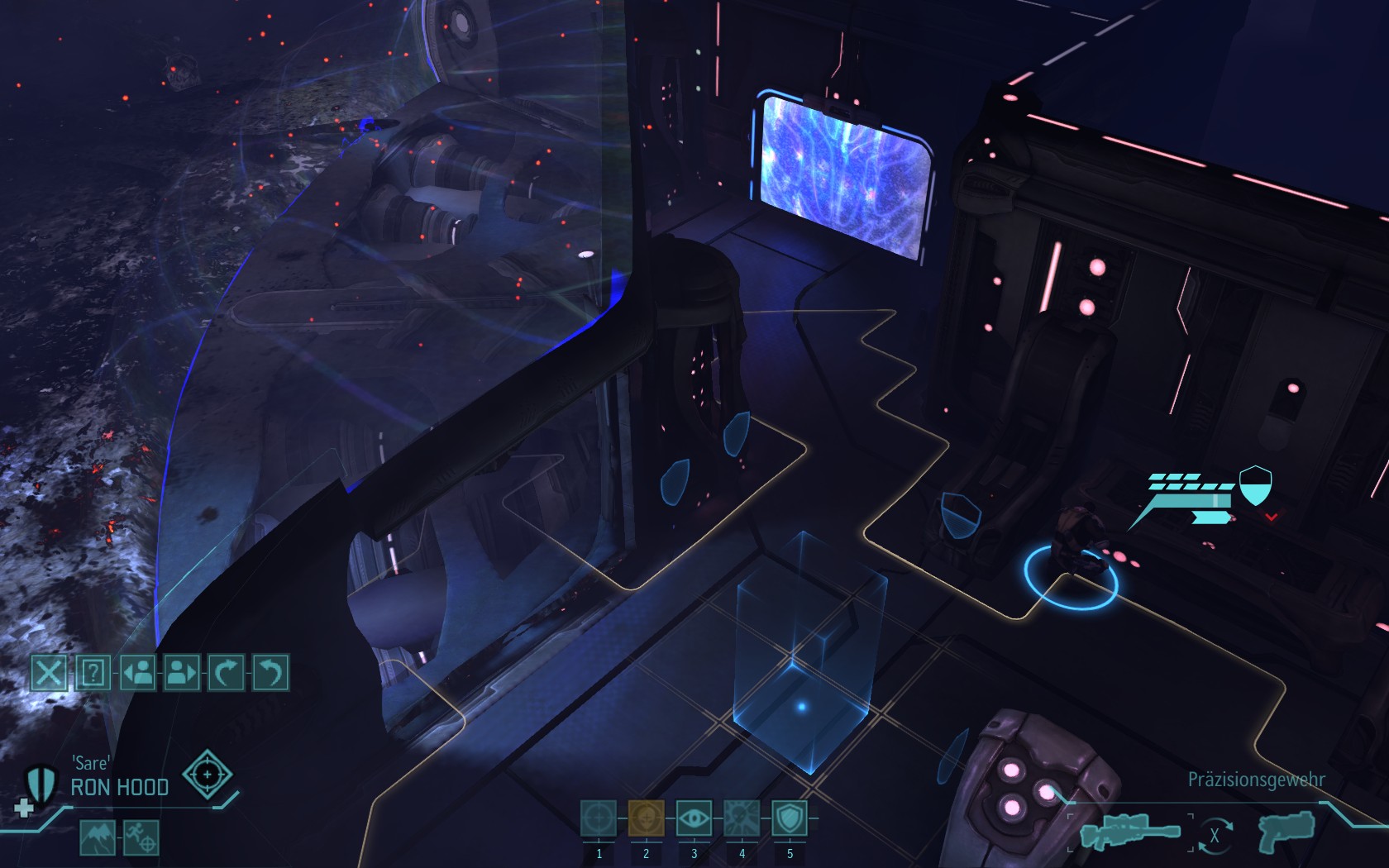Rotate camera with the left-curving arrow
Viewport: 1389px width, 868px height.
coord(270,673)
